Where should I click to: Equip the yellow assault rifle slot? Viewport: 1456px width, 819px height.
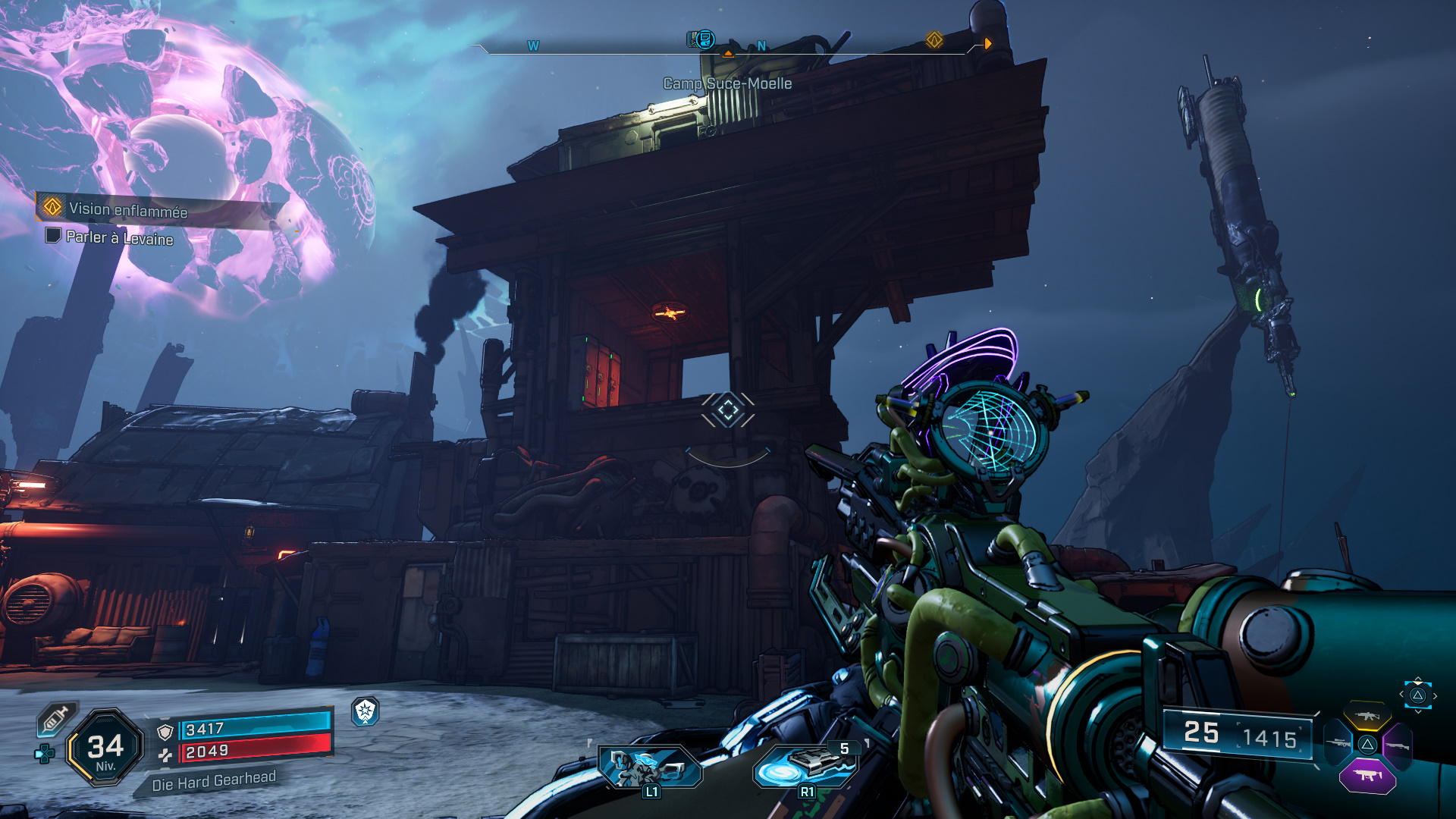coord(1367,716)
